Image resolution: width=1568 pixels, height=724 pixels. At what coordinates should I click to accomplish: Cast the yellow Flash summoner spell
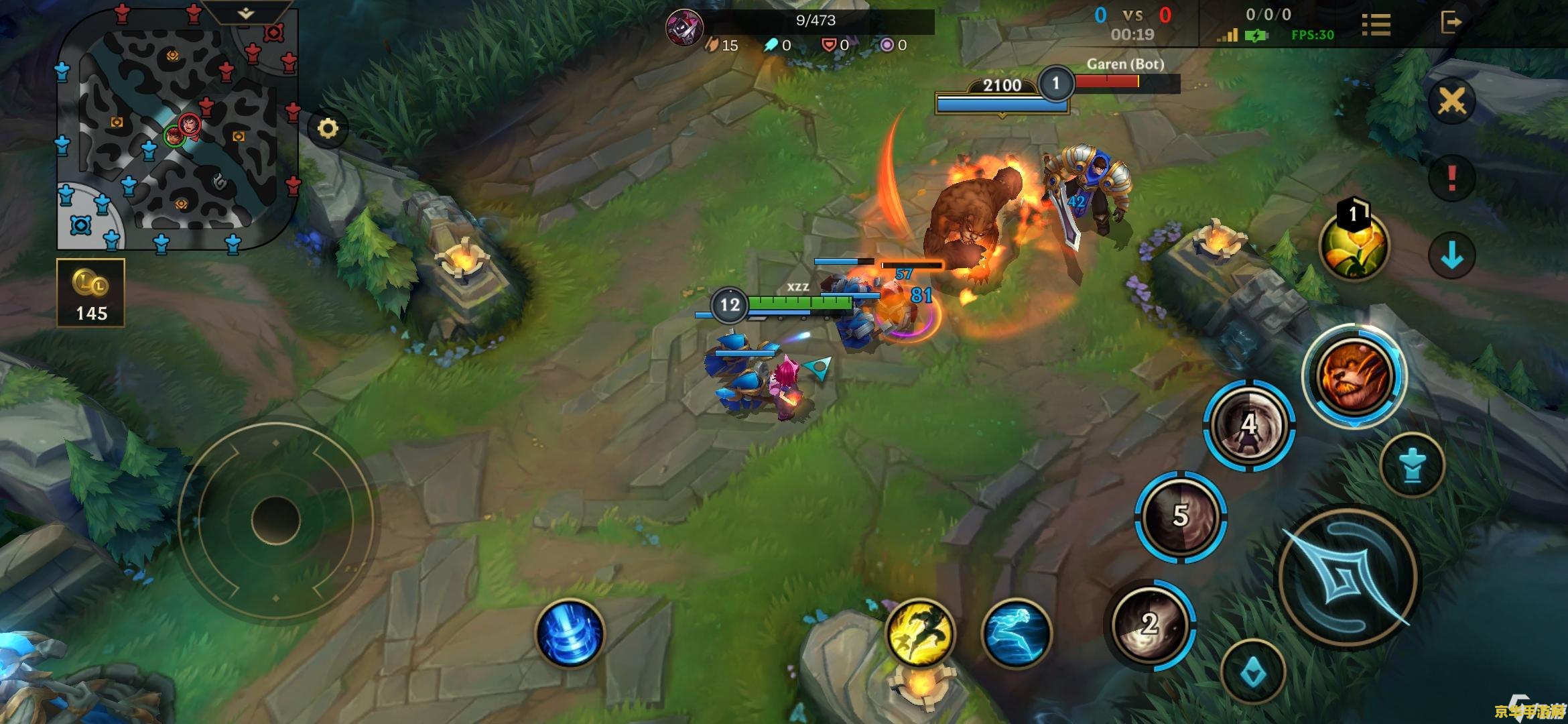point(920,633)
